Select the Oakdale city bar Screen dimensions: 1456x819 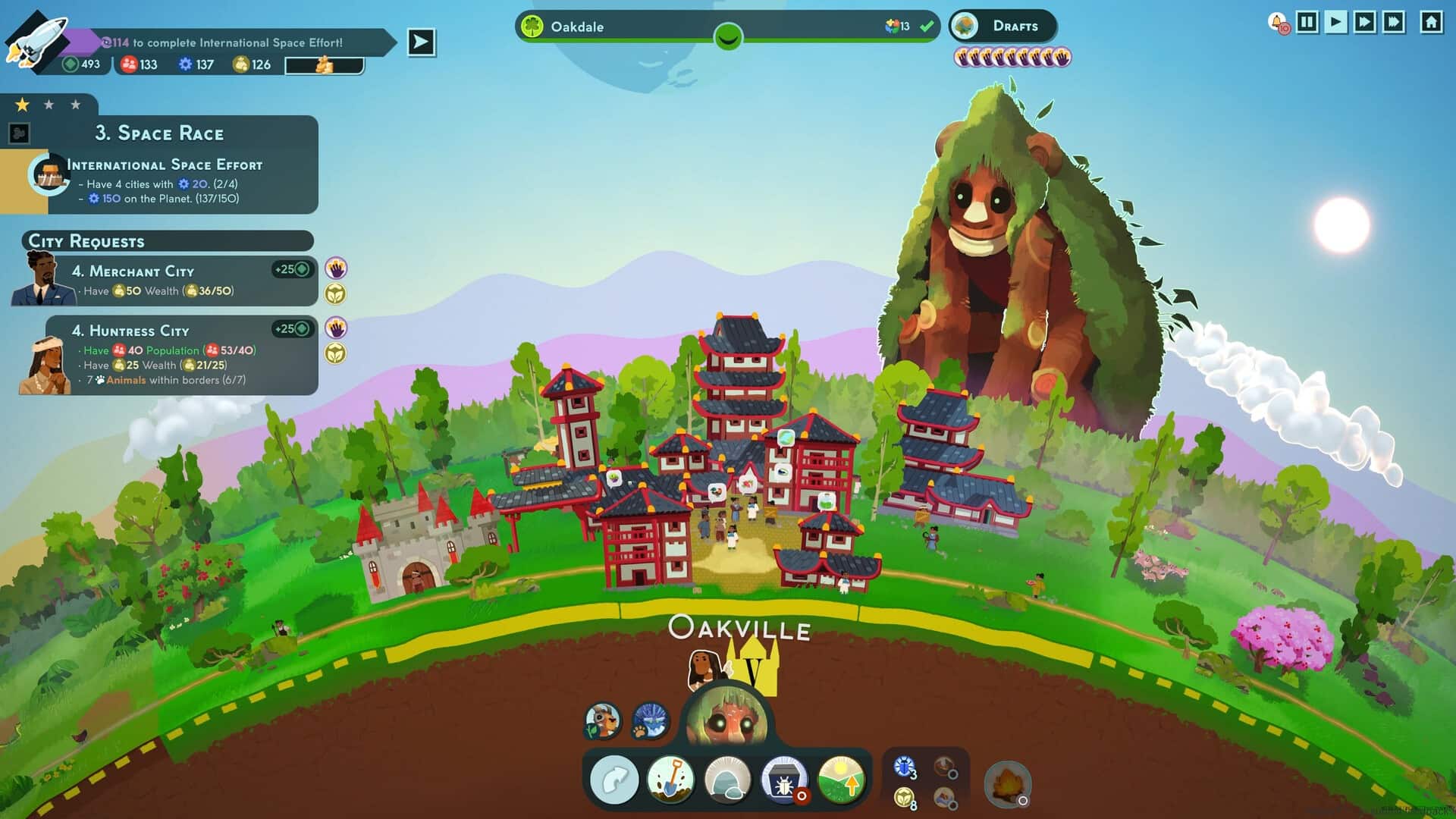[x=726, y=27]
